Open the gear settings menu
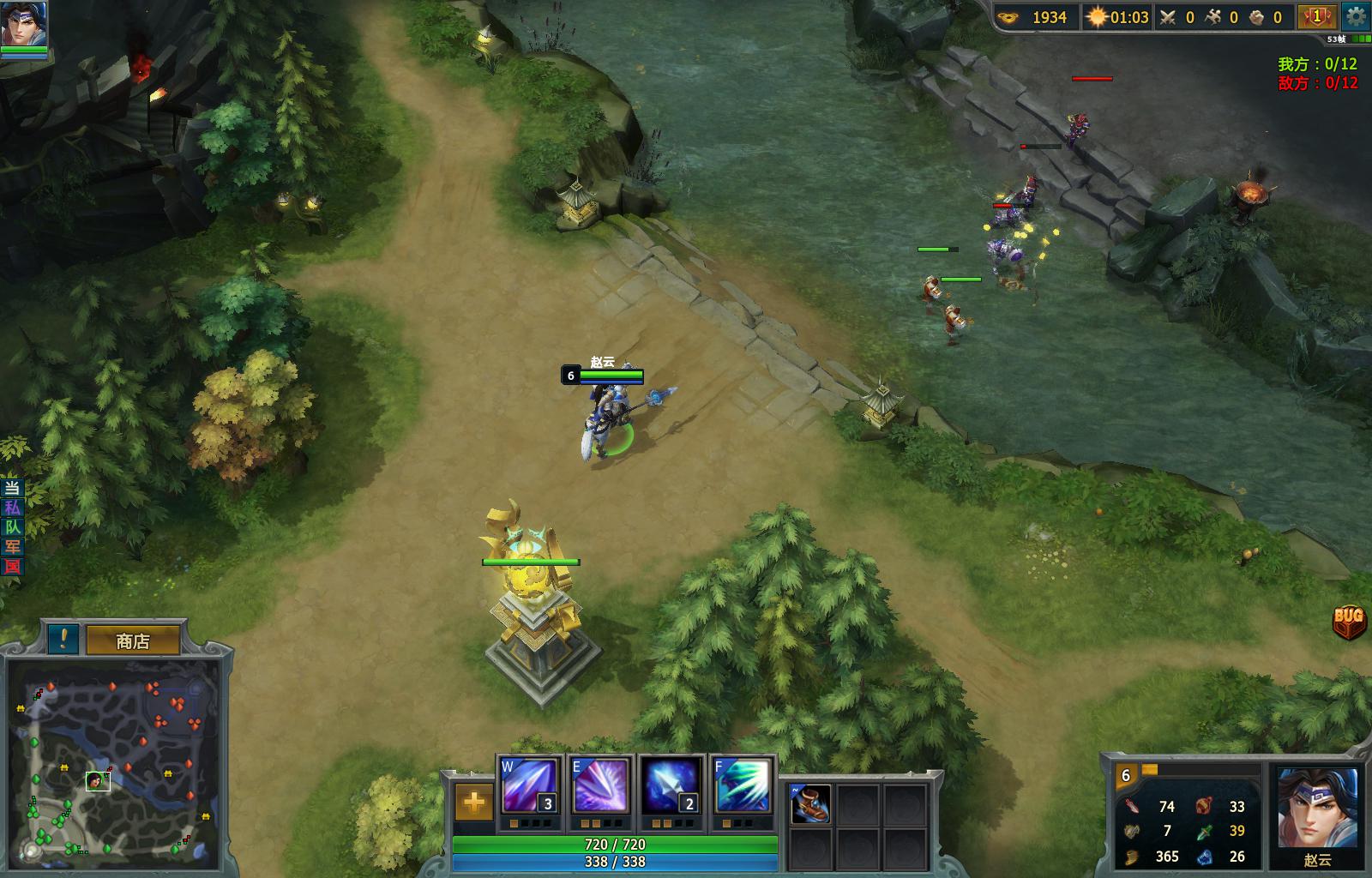Image resolution: width=1372 pixels, height=878 pixels. pos(1356,16)
